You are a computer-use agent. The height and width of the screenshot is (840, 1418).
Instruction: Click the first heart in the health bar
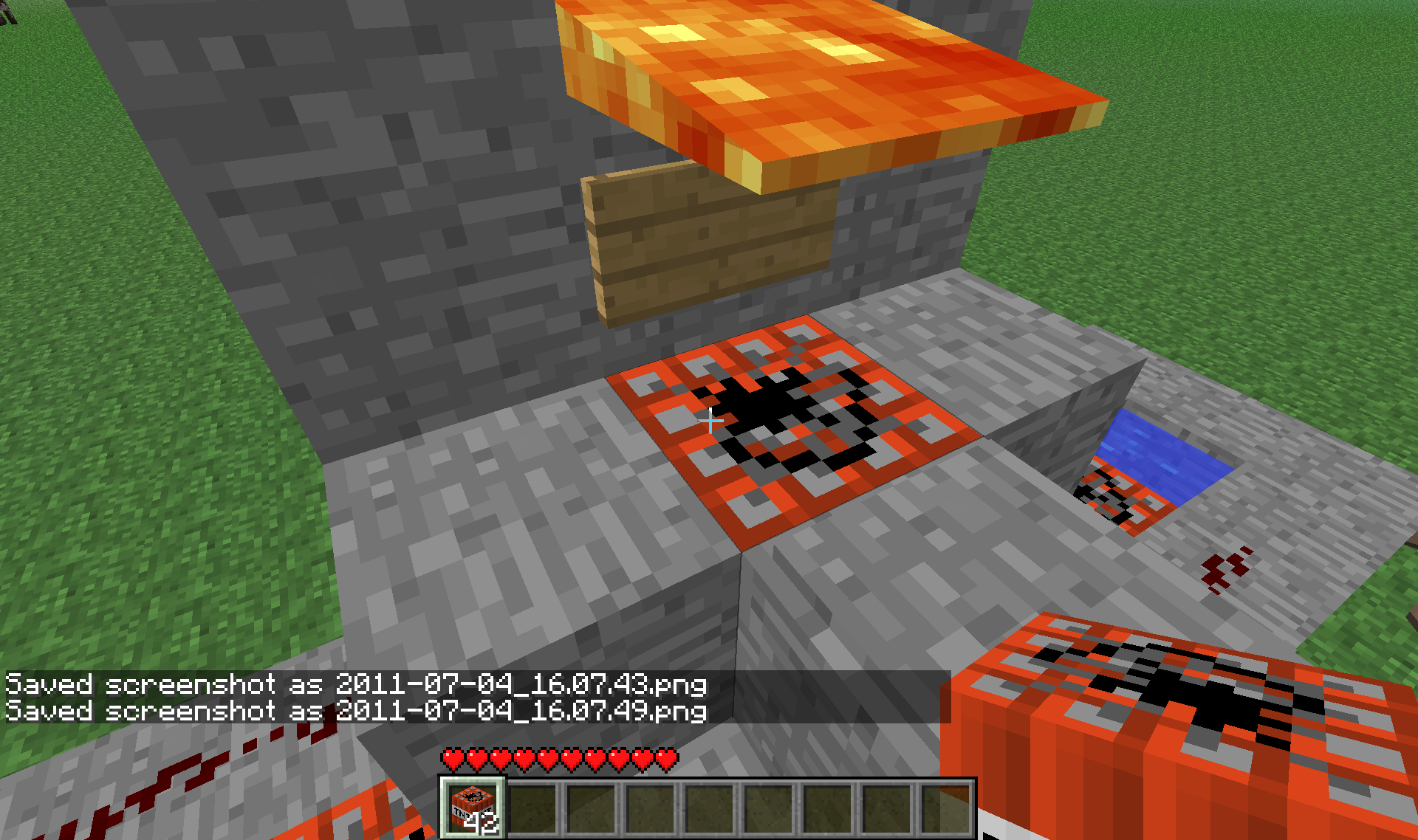[452, 757]
